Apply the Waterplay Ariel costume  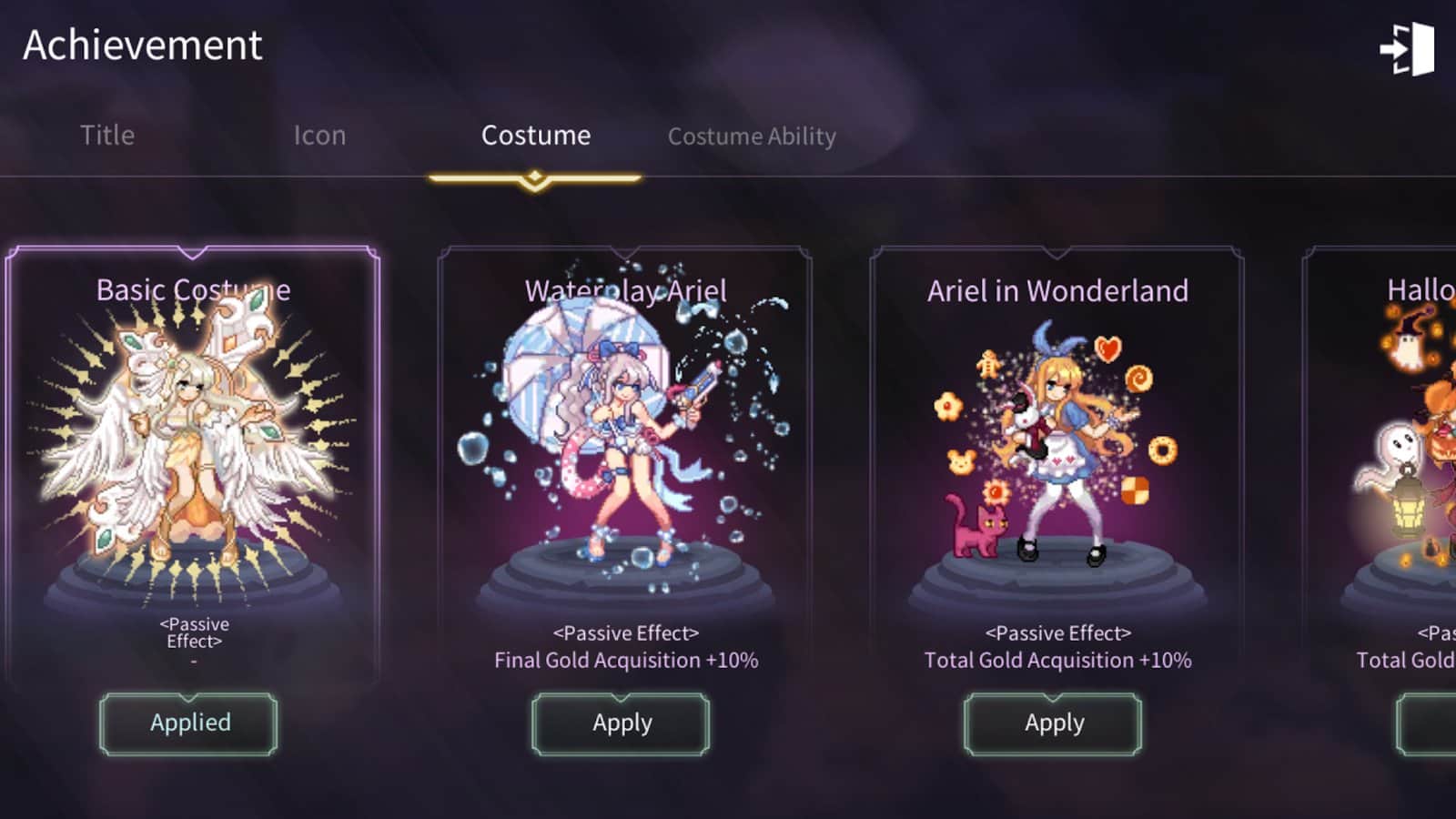point(622,723)
